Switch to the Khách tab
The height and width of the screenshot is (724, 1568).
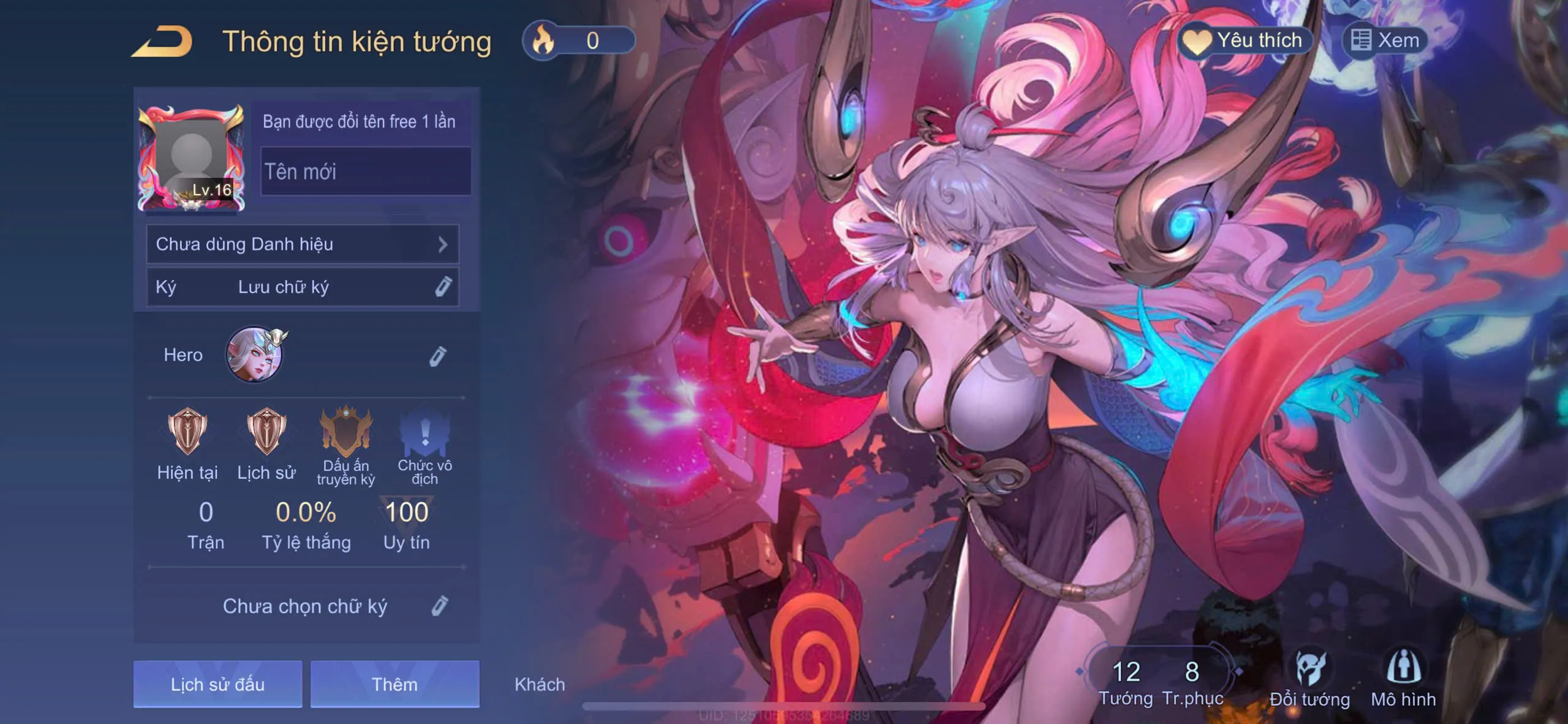coord(540,684)
